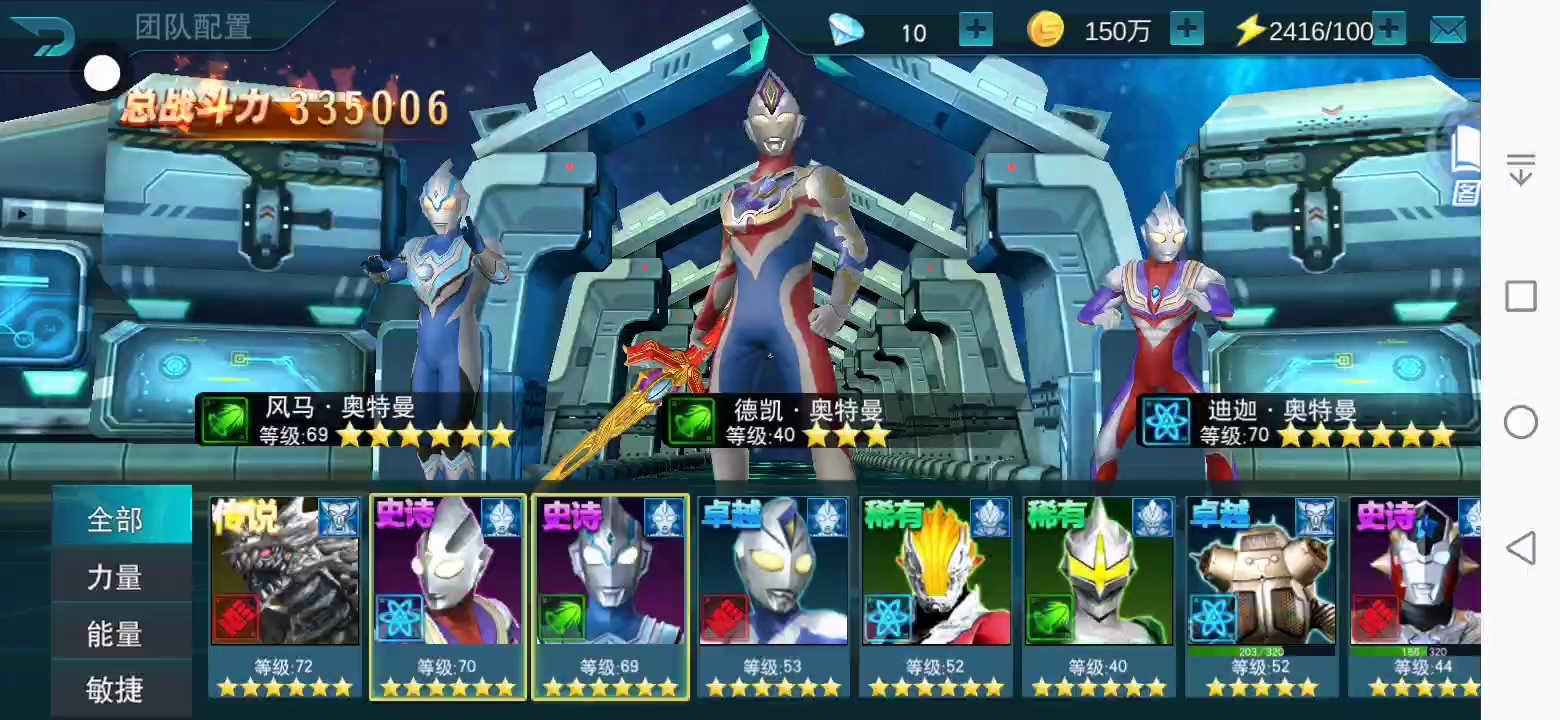Add more diamonds with the plus button

point(975,30)
